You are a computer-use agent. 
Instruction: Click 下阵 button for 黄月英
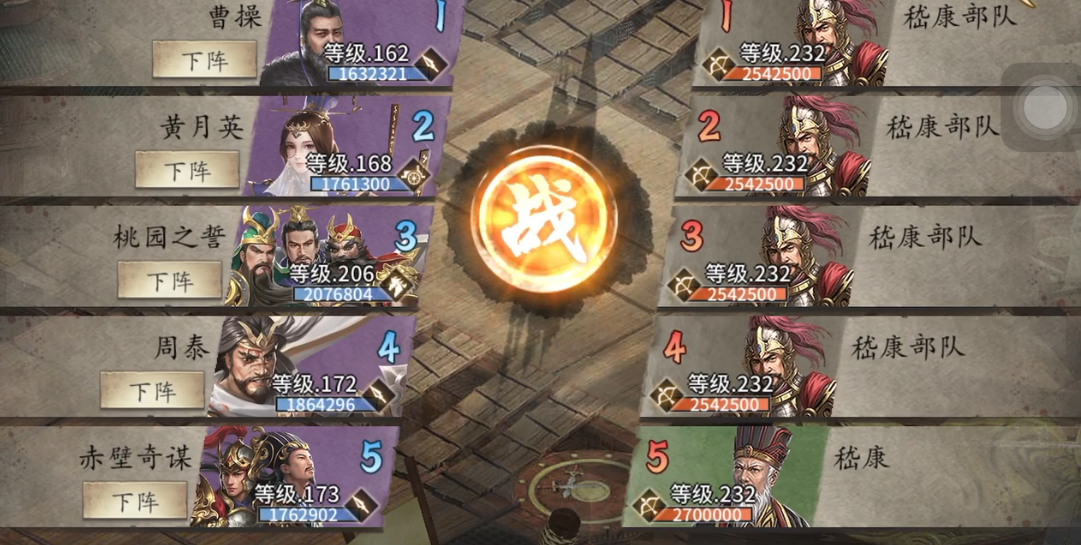[x=187, y=170]
